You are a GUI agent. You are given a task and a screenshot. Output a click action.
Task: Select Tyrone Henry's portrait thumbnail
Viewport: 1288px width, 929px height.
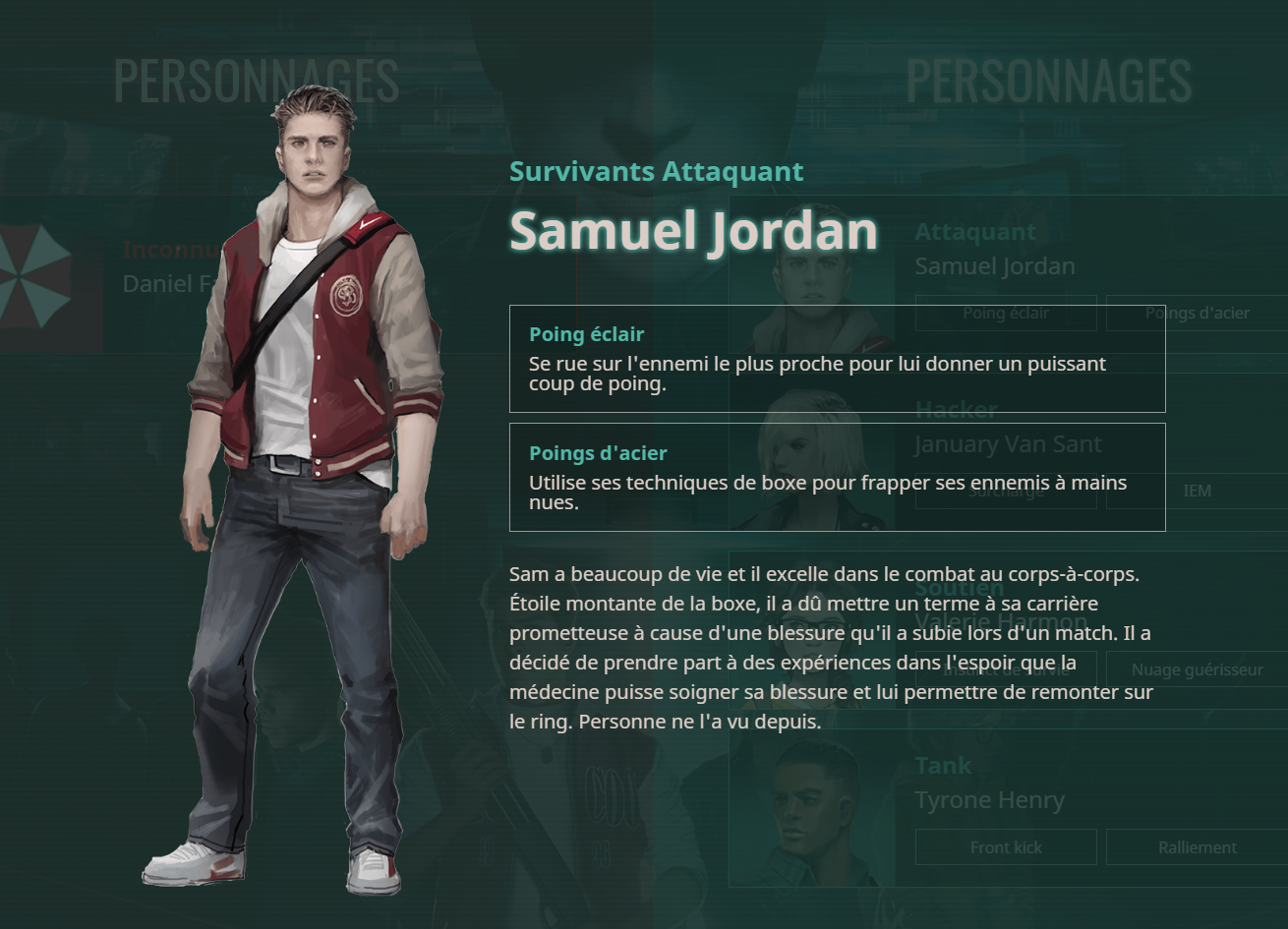(812, 801)
